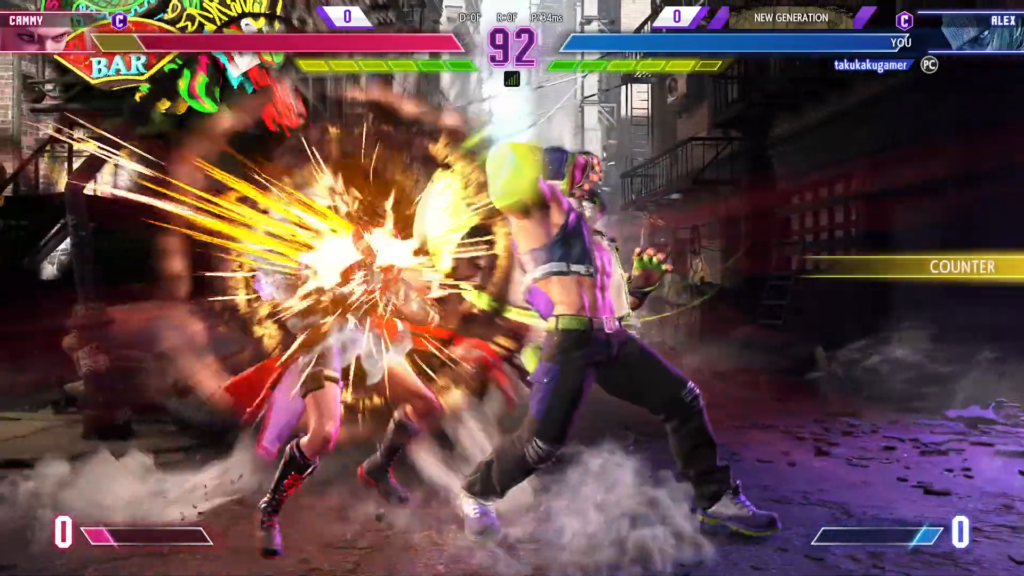Click Cammy's character portrait
Screen dimensions: 1024x576
38,38
